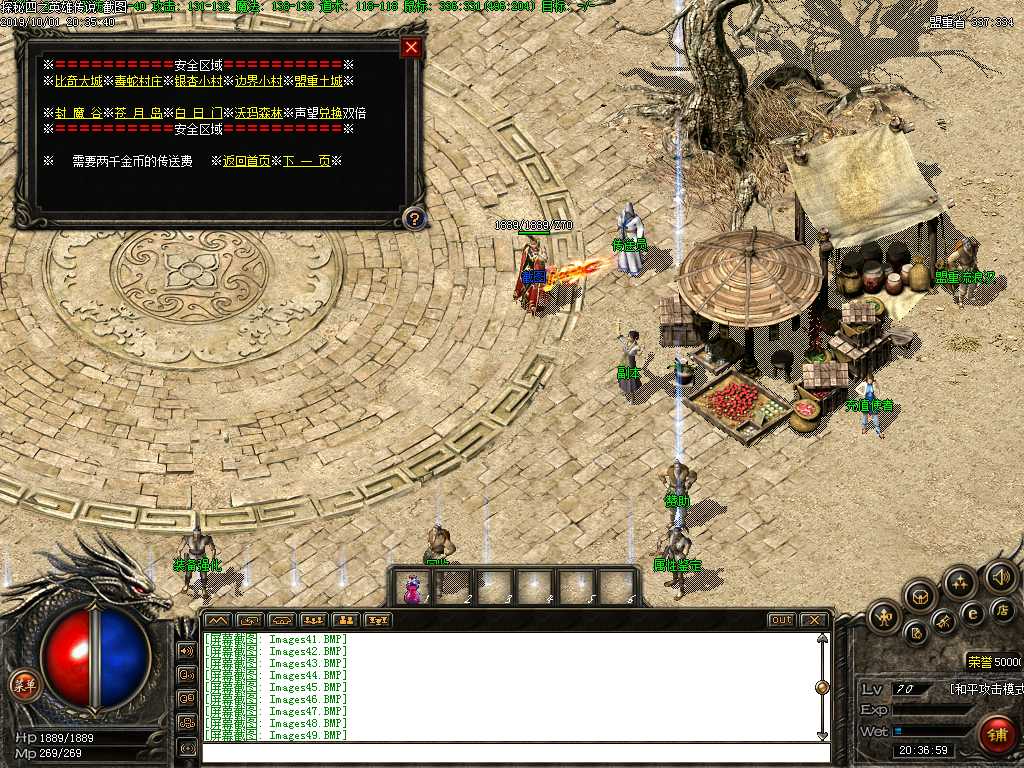Close the chat panel with its X button
The image size is (1024, 768).
pyautogui.click(x=814, y=620)
